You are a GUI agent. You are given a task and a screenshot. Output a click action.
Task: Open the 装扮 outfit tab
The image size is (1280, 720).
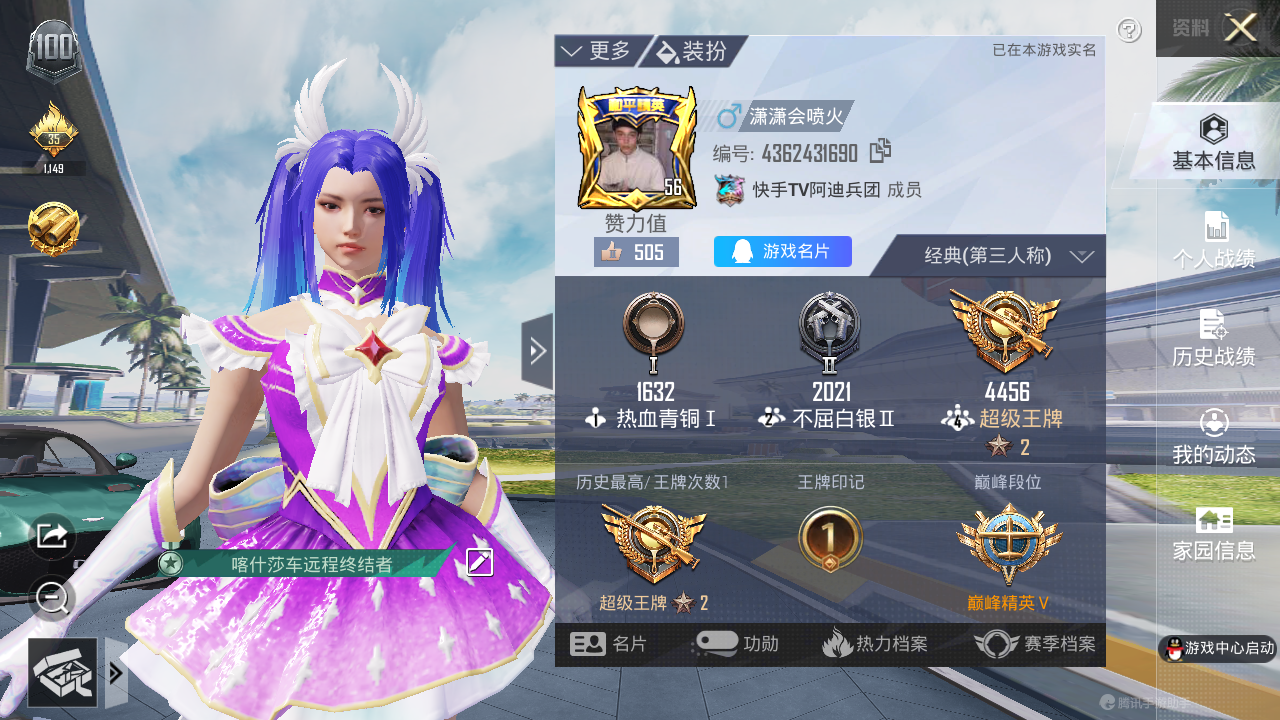point(693,51)
